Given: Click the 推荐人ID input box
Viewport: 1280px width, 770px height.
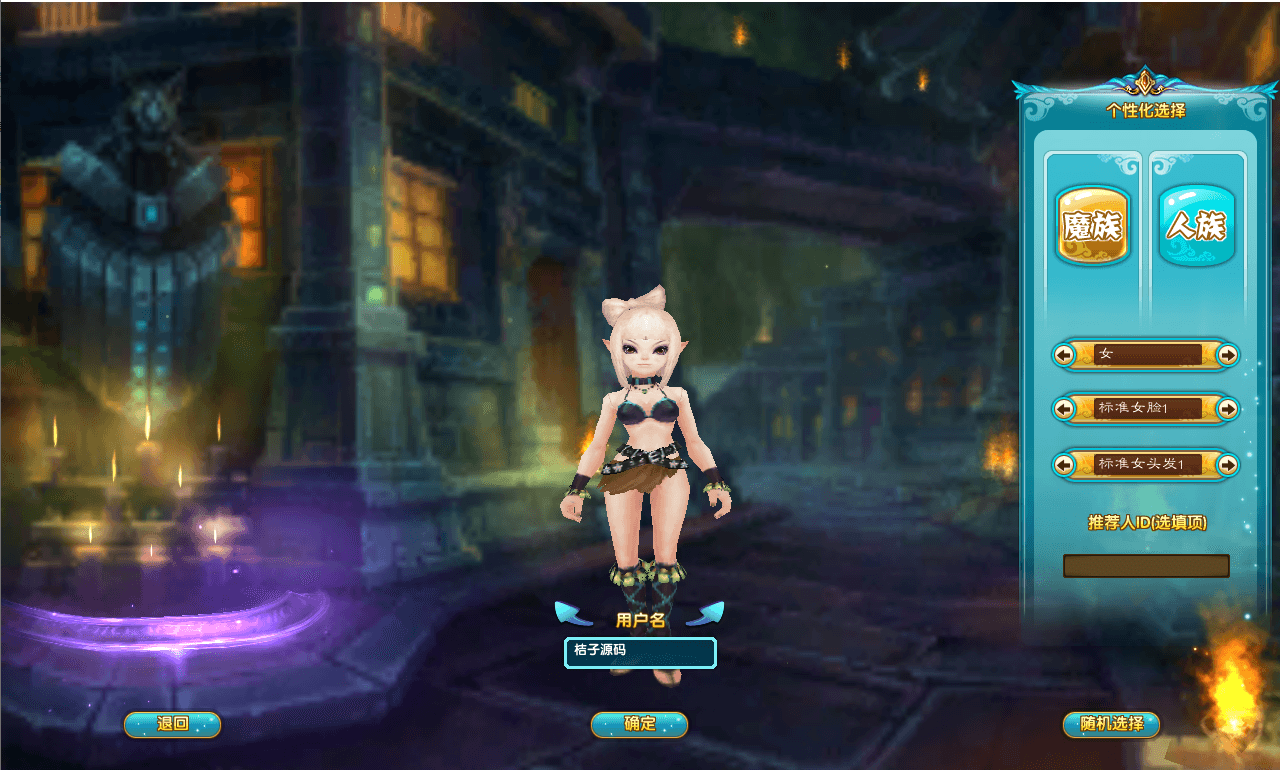Looking at the screenshot, I should [1146, 566].
